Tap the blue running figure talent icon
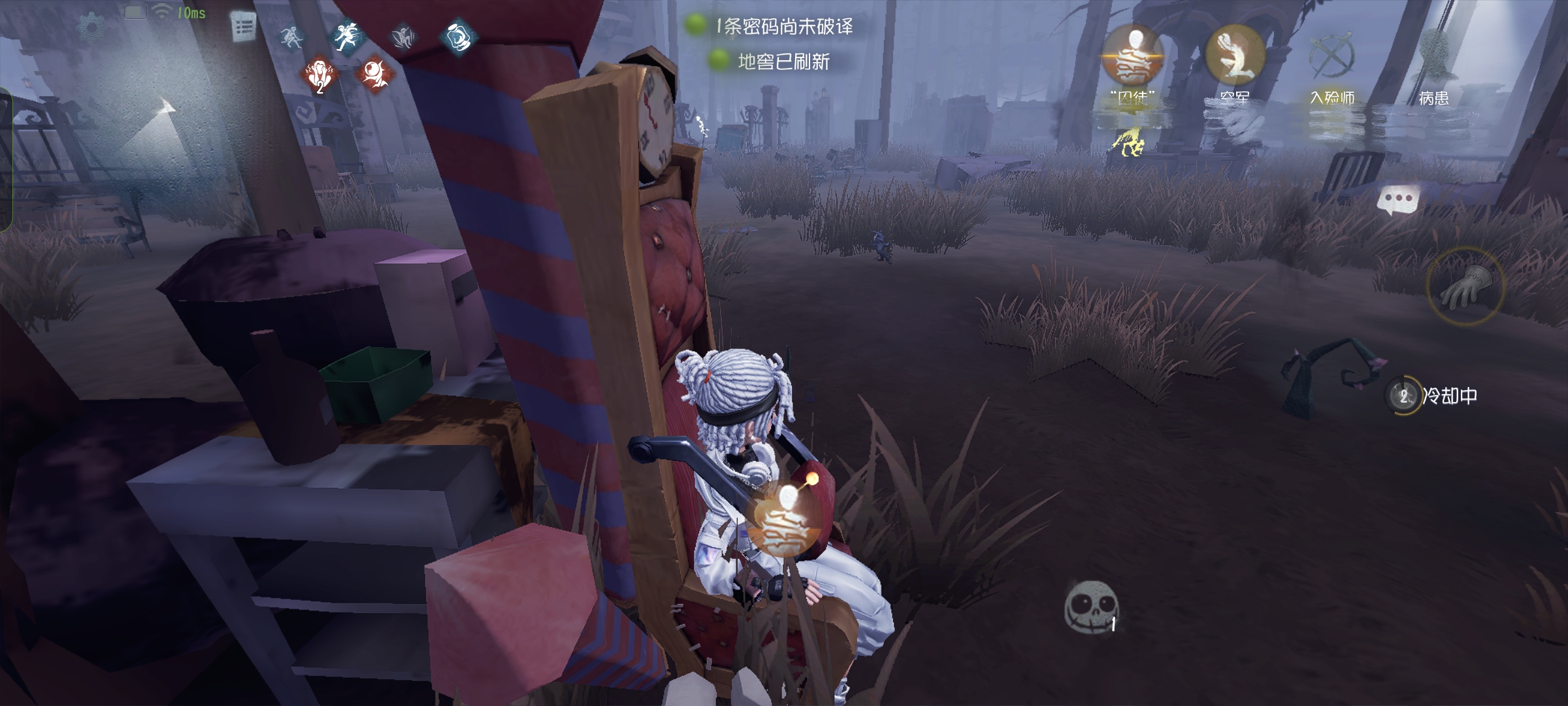 point(347,37)
